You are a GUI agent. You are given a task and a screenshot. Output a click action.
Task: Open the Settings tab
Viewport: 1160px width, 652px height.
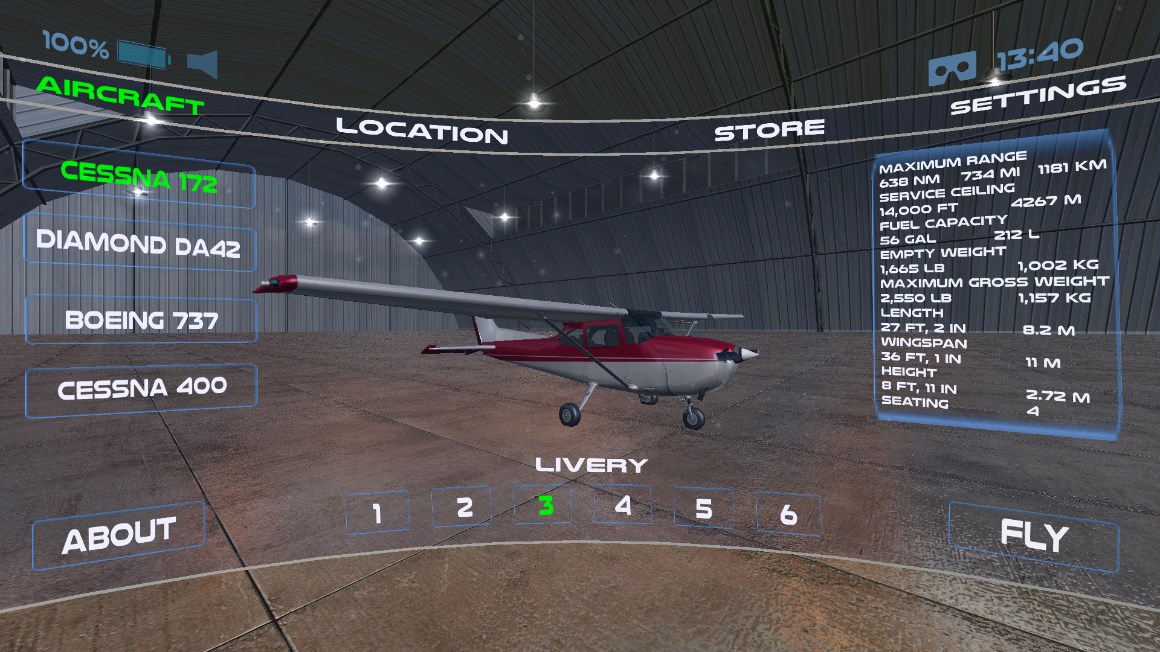click(x=1037, y=96)
